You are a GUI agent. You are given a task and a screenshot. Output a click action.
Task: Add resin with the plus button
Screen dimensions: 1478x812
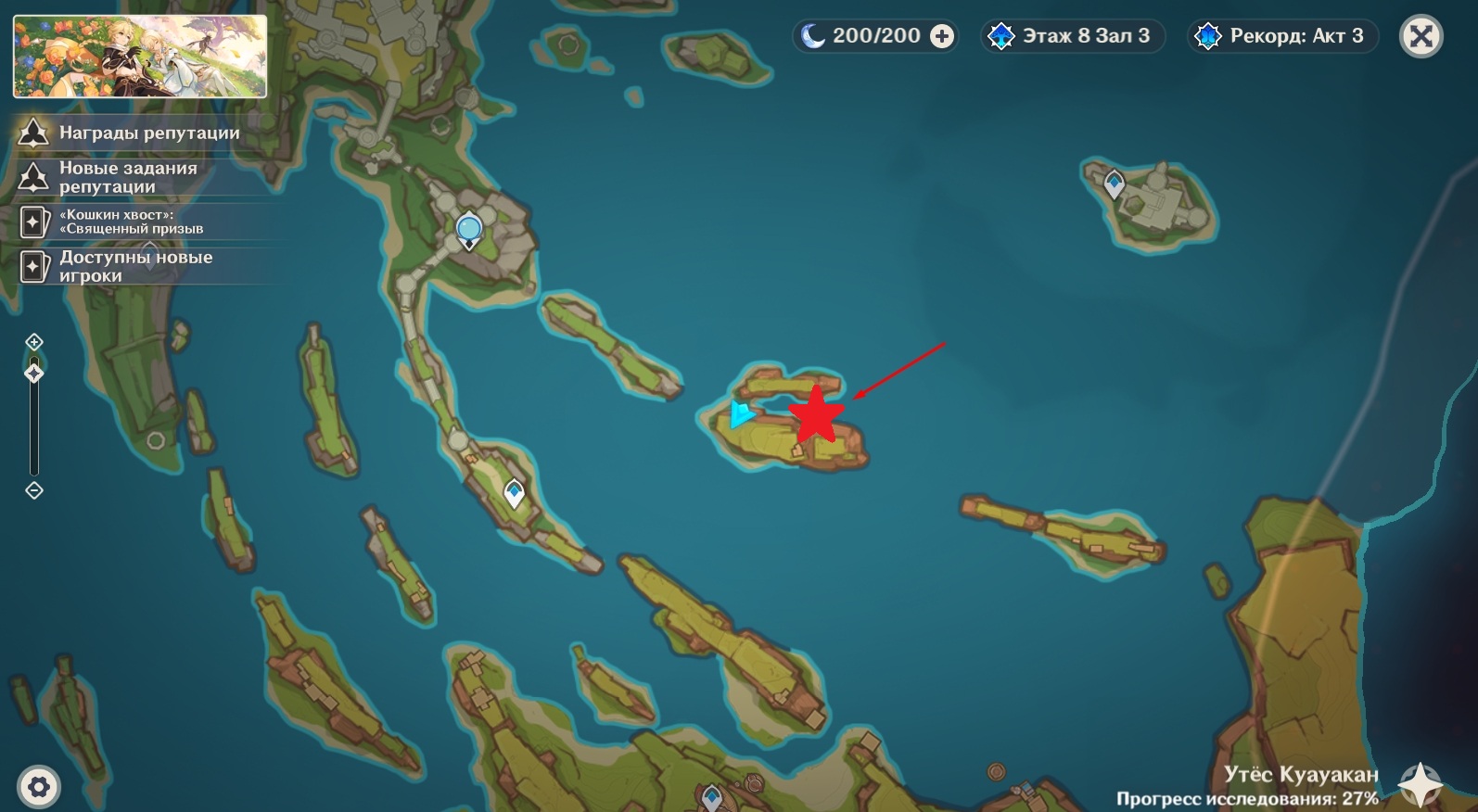[x=942, y=36]
